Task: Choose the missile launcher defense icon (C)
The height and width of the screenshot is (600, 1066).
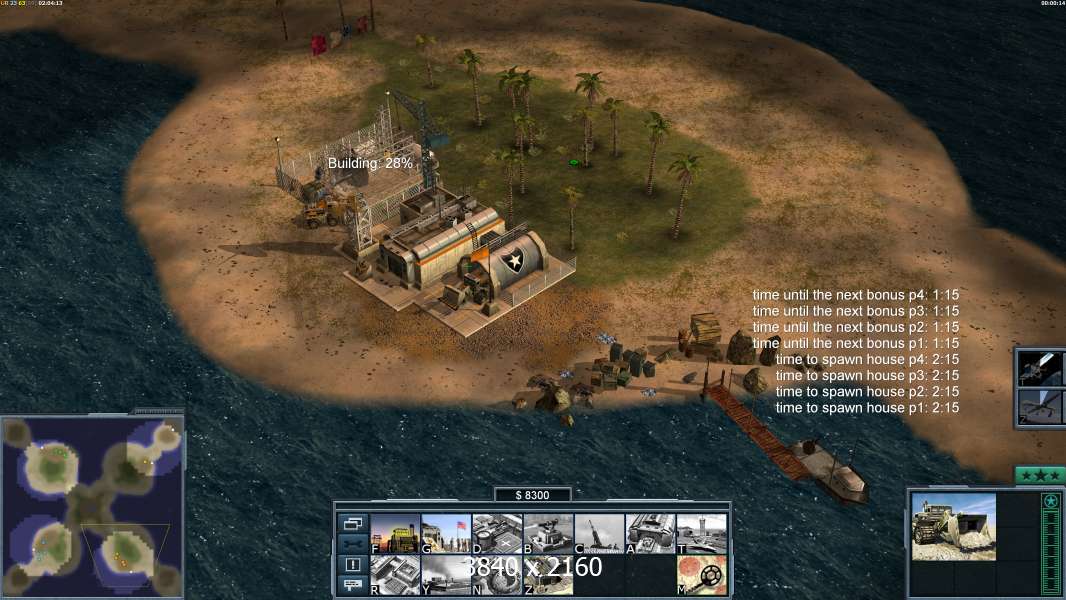Action: pyautogui.click(x=599, y=533)
